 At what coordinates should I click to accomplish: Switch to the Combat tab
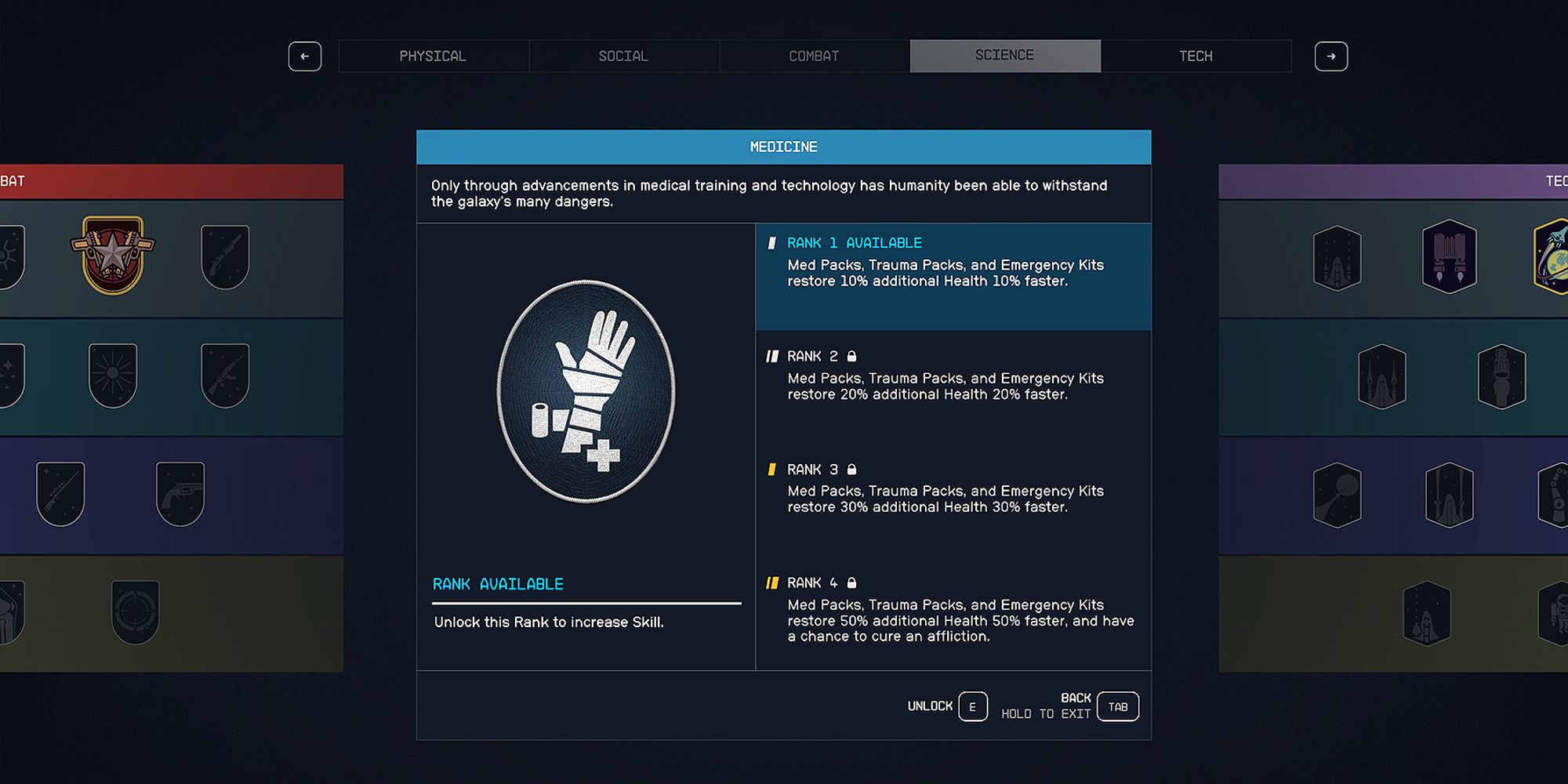(x=813, y=55)
